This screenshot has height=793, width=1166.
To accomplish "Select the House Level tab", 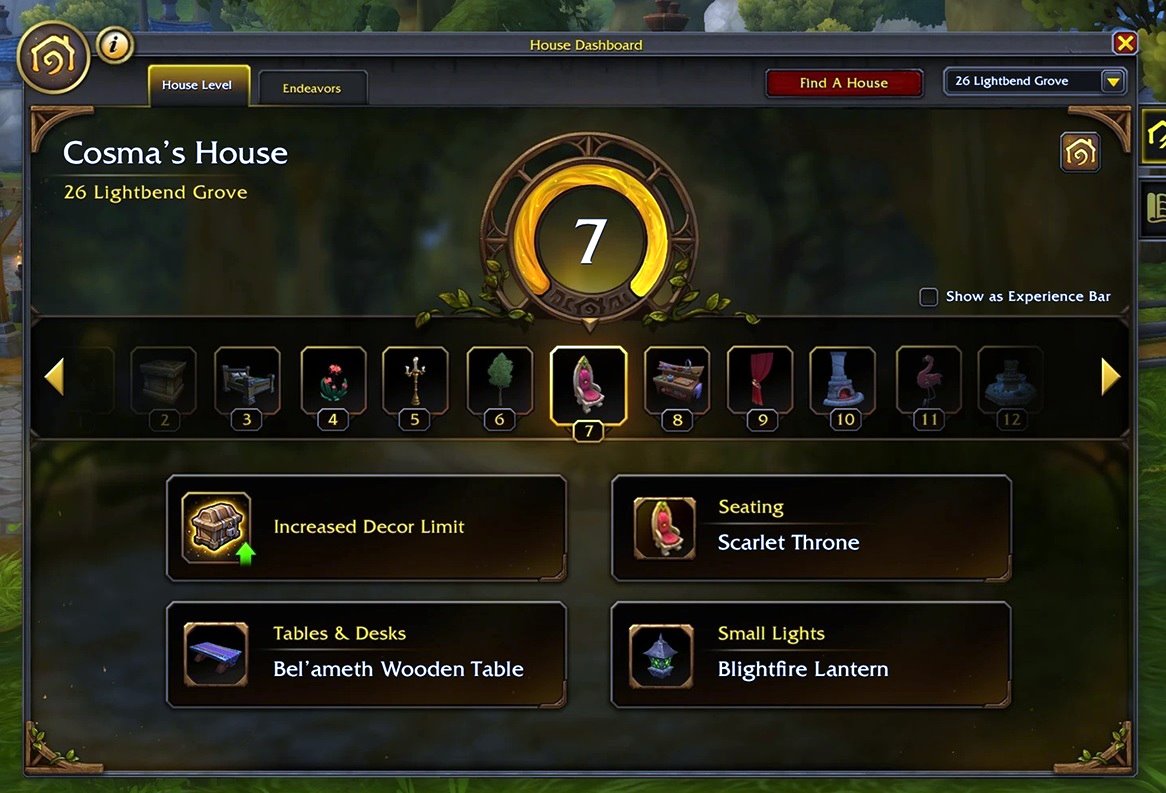I will click(197, 86).
